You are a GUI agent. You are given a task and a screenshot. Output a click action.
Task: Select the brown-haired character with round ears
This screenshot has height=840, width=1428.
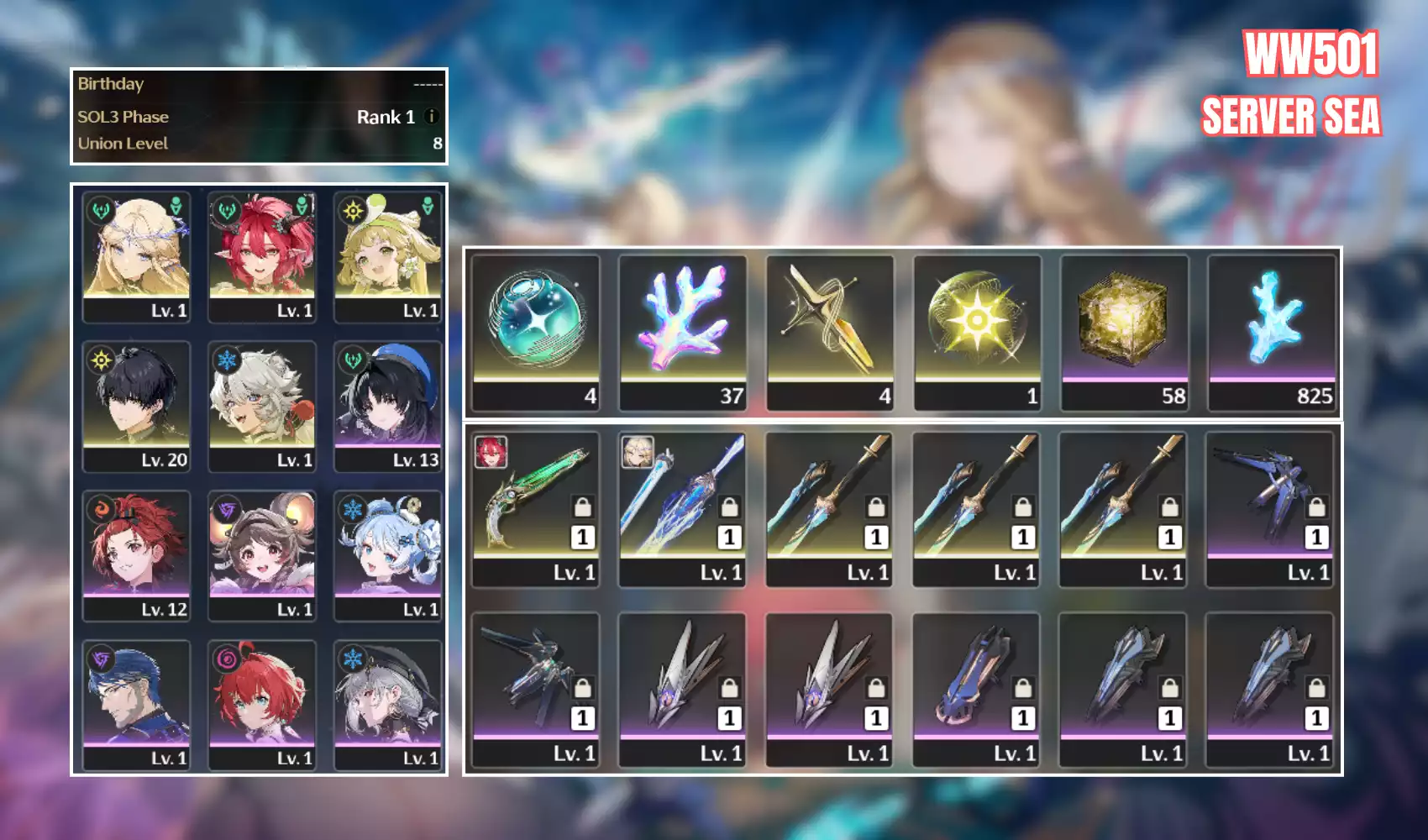click(262, 554)
